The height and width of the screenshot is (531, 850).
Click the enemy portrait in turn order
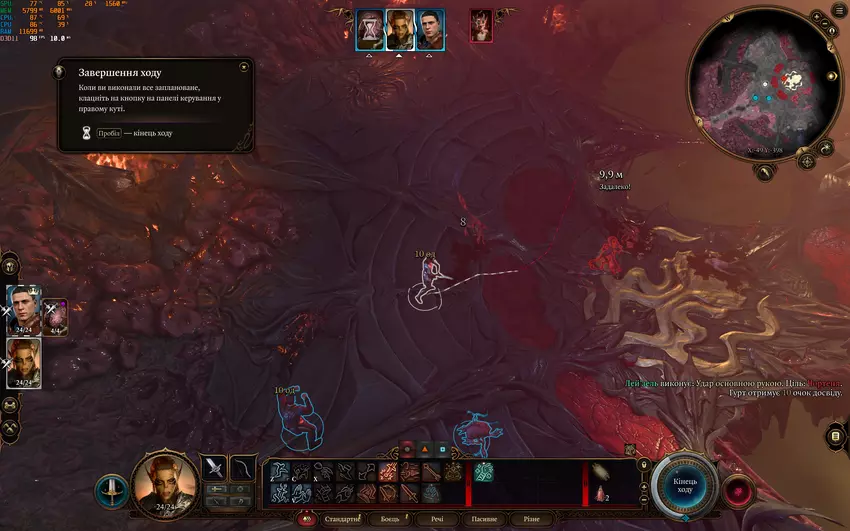481,25
